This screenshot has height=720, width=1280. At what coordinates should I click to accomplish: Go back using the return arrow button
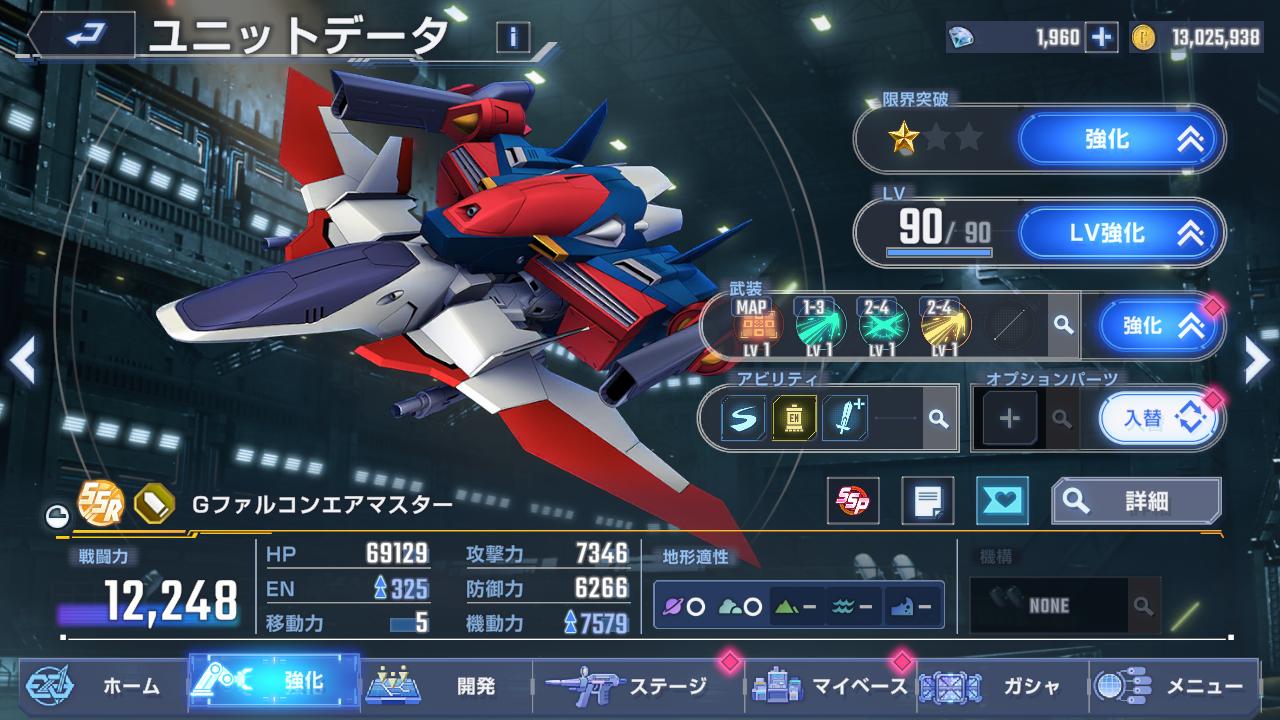click(82, 37)
